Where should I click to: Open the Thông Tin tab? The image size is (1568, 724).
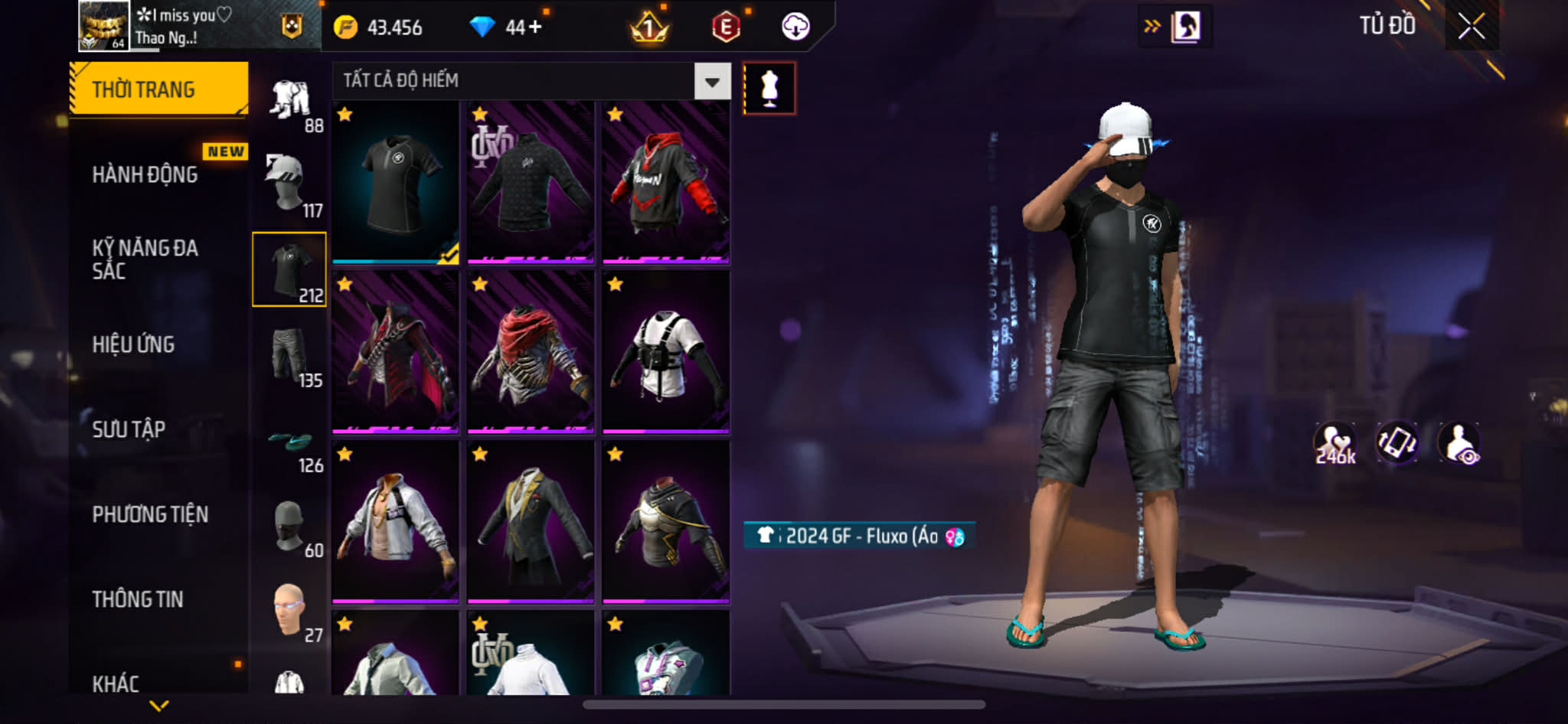138,599
